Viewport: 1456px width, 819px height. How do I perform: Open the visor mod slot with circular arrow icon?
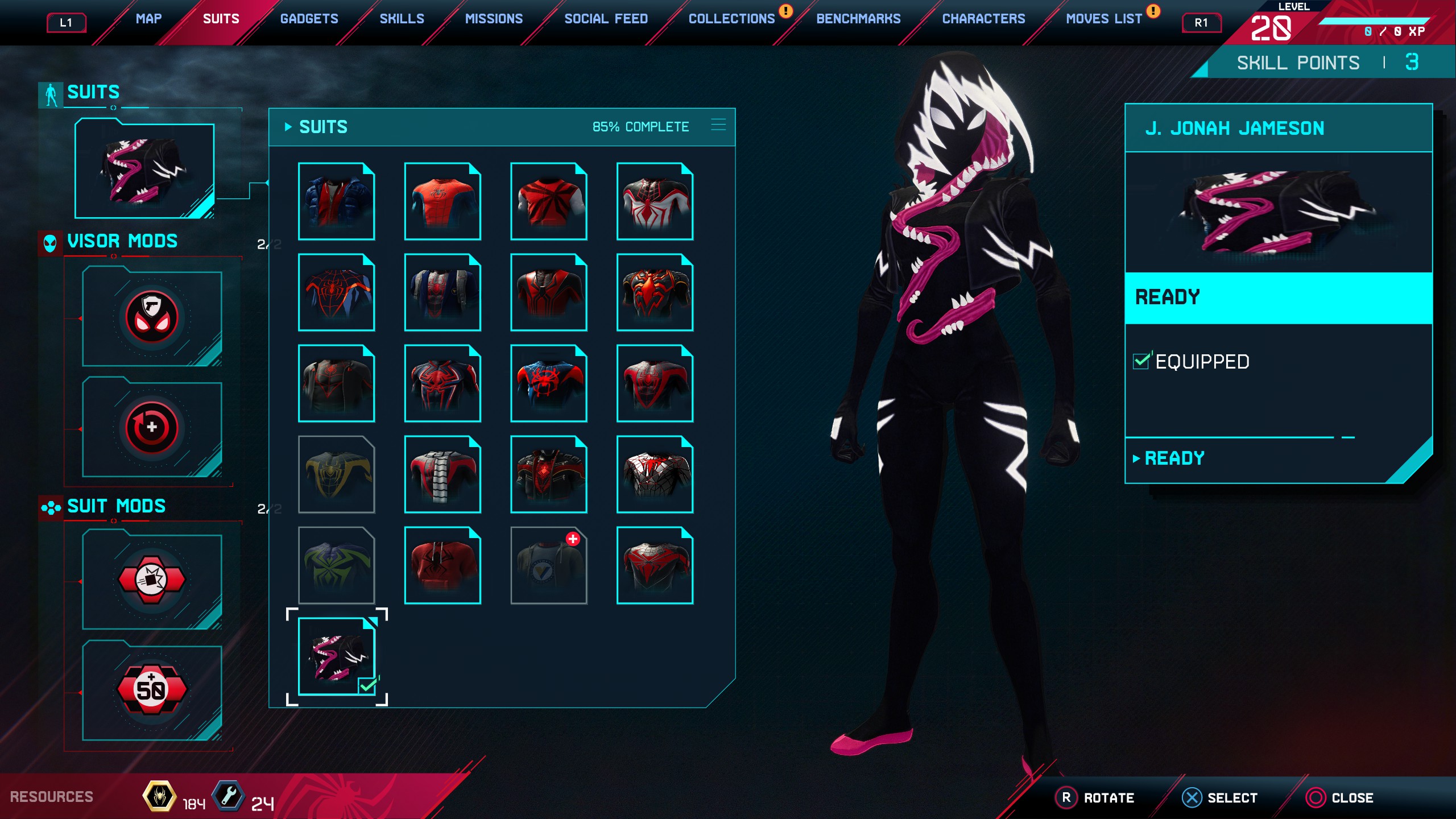[152, 428]
